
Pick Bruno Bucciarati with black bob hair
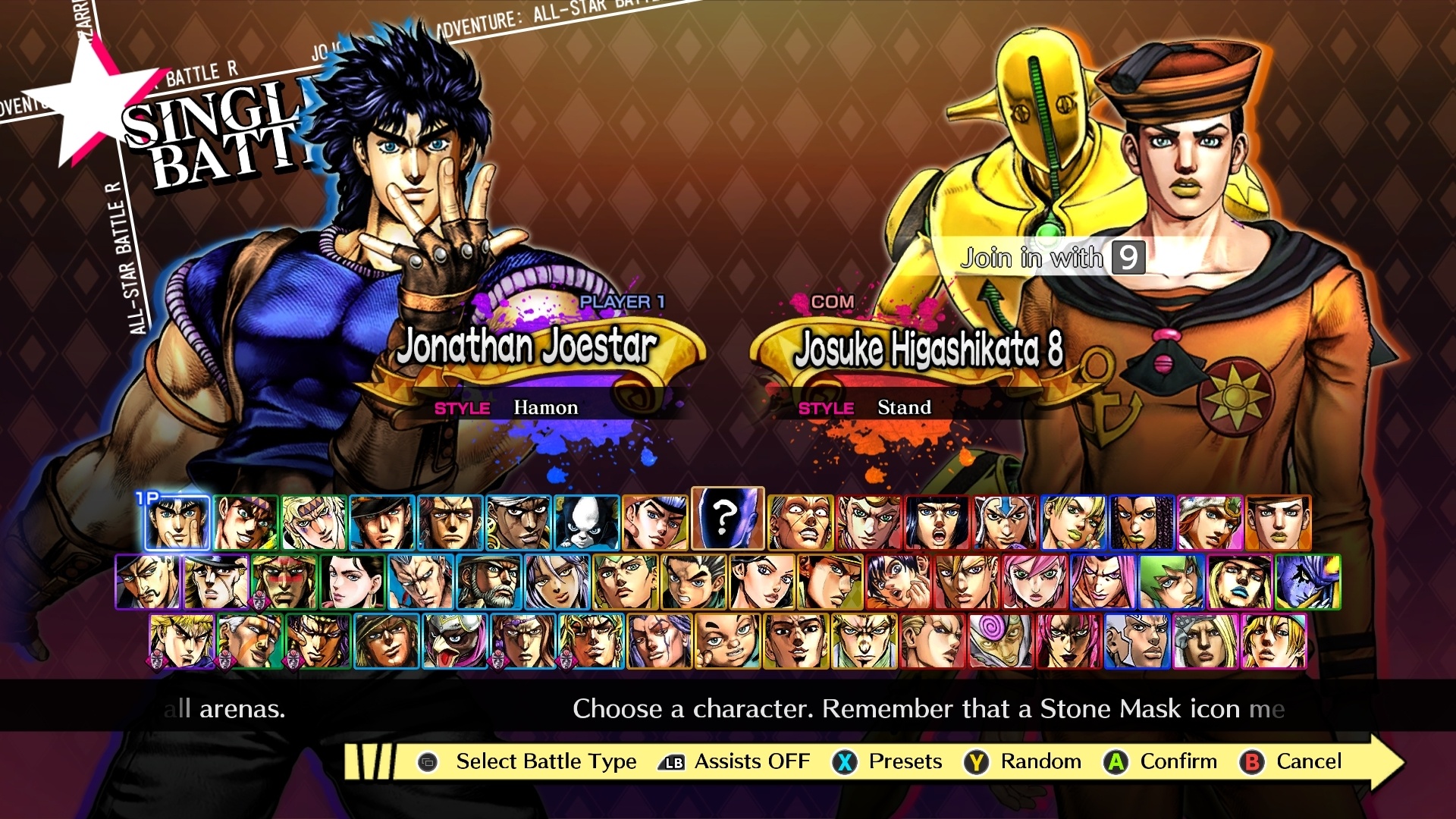click(937, 522)
